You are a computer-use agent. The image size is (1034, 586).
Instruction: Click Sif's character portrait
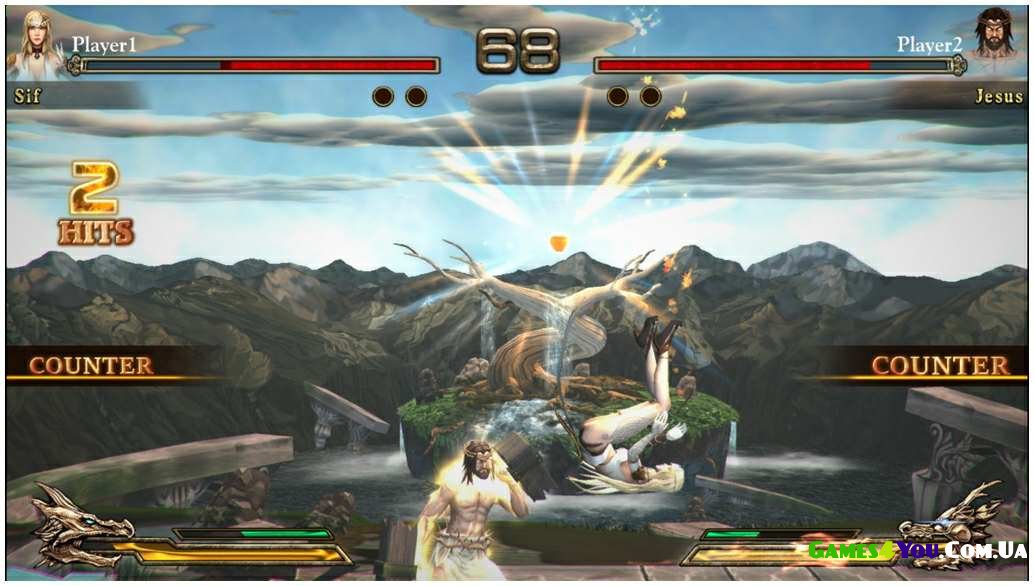(x=36, y=43)
